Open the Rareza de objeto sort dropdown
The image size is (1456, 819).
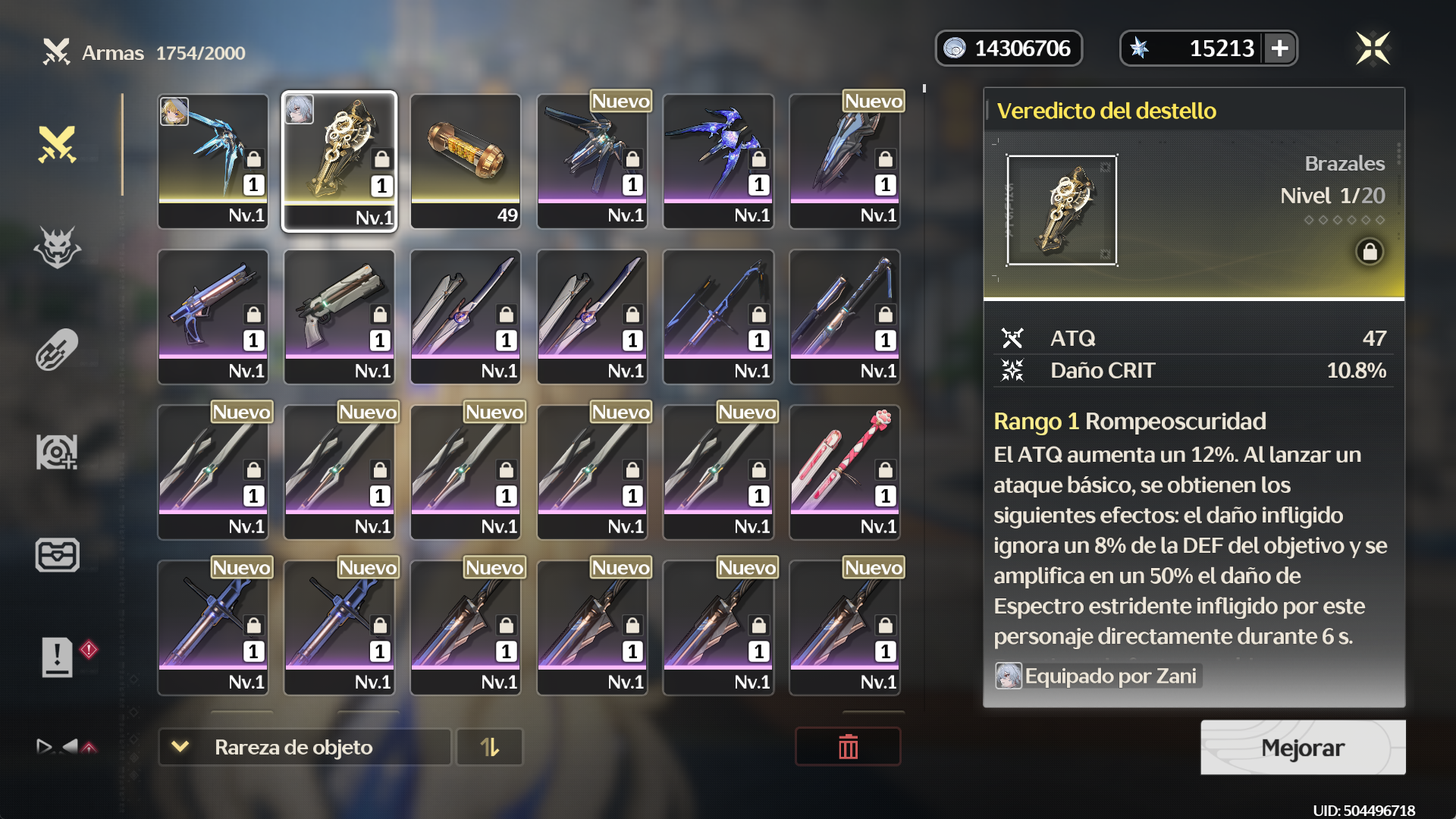click(x=305, y=748)
